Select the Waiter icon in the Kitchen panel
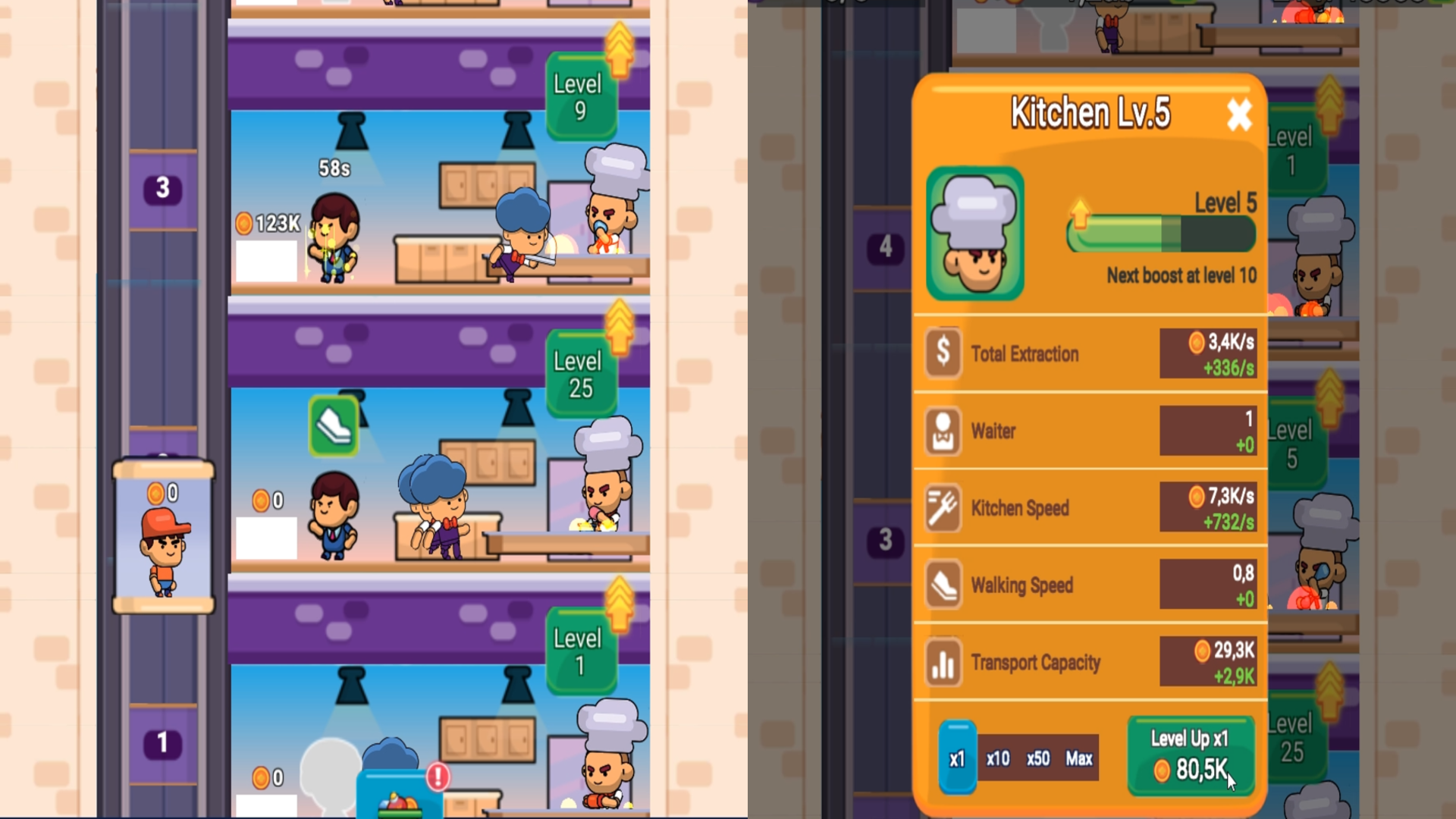This screenshot has height=819, width=1456. point(942,431)
